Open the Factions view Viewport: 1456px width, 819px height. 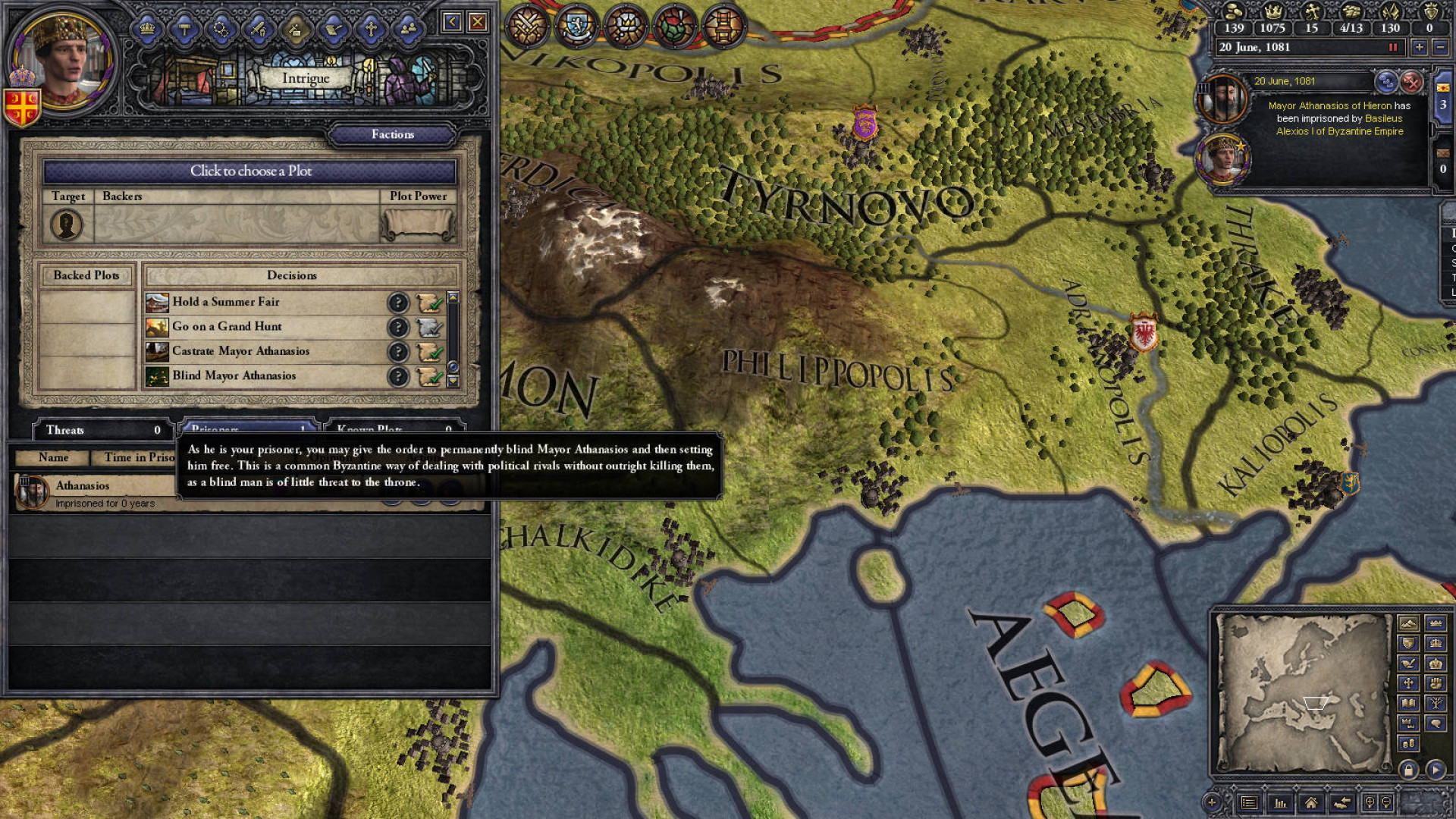point(392,134)
